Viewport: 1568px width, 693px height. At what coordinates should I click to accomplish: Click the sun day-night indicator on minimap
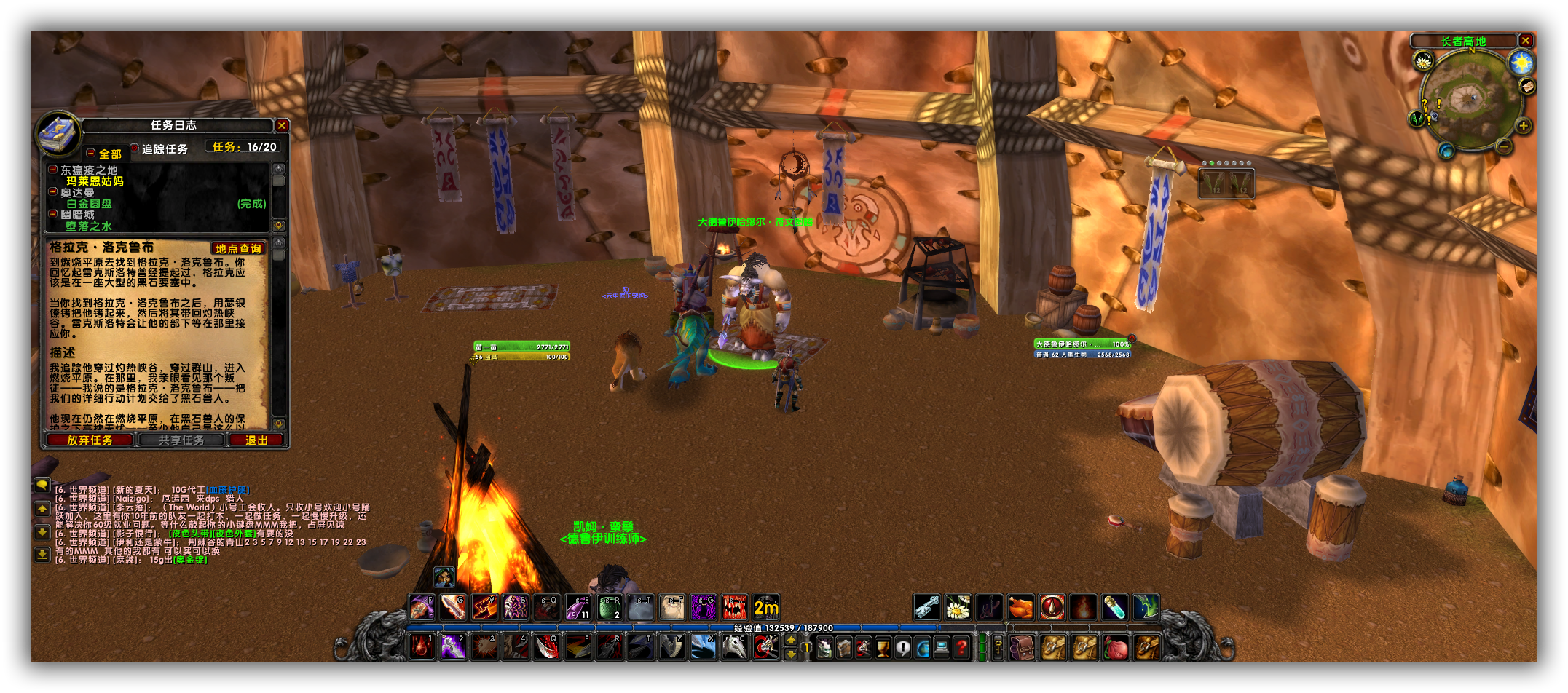tap(1521, 63)
